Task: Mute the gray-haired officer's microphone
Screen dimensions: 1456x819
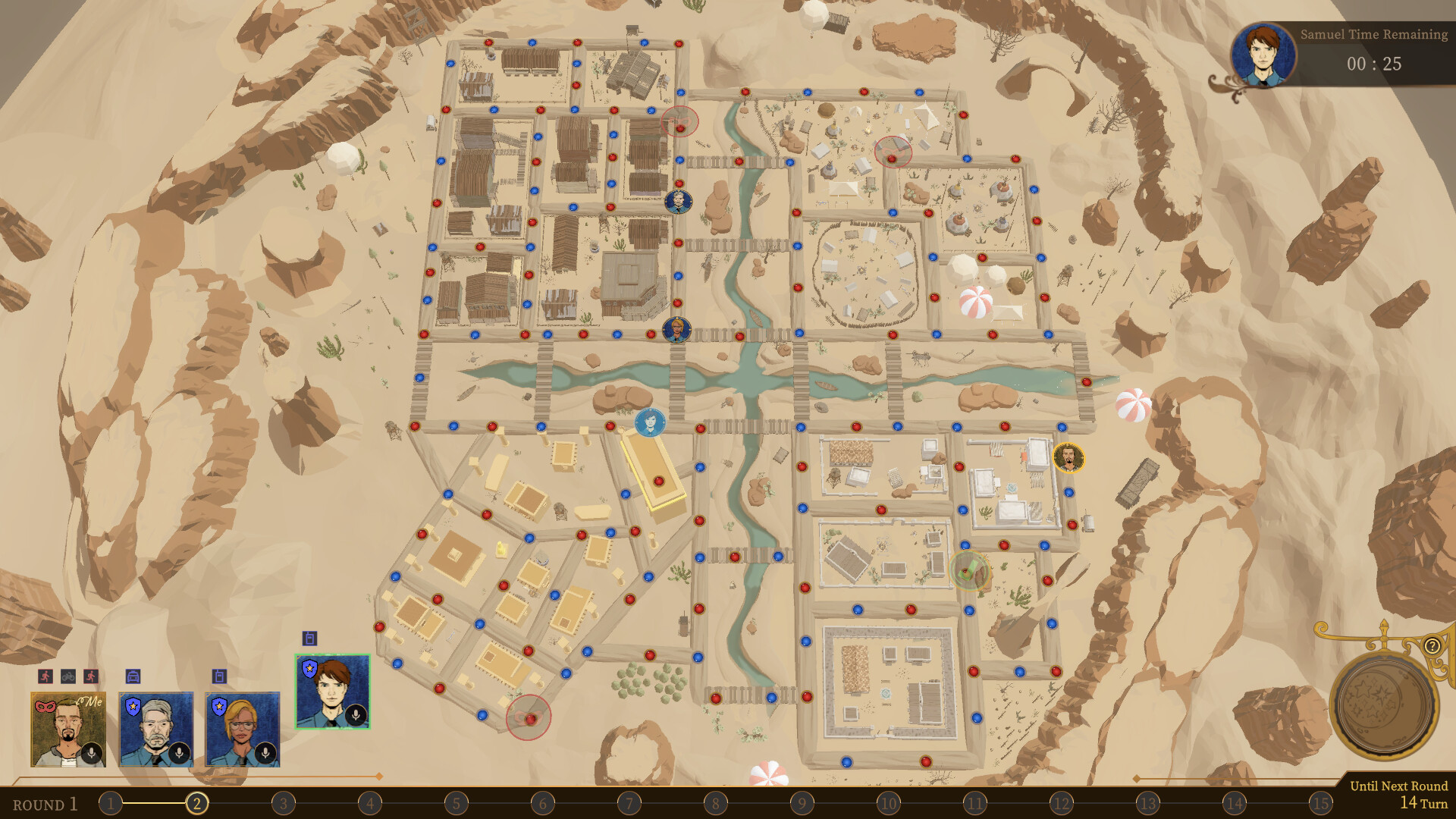Action: click(x=179, y=753)
